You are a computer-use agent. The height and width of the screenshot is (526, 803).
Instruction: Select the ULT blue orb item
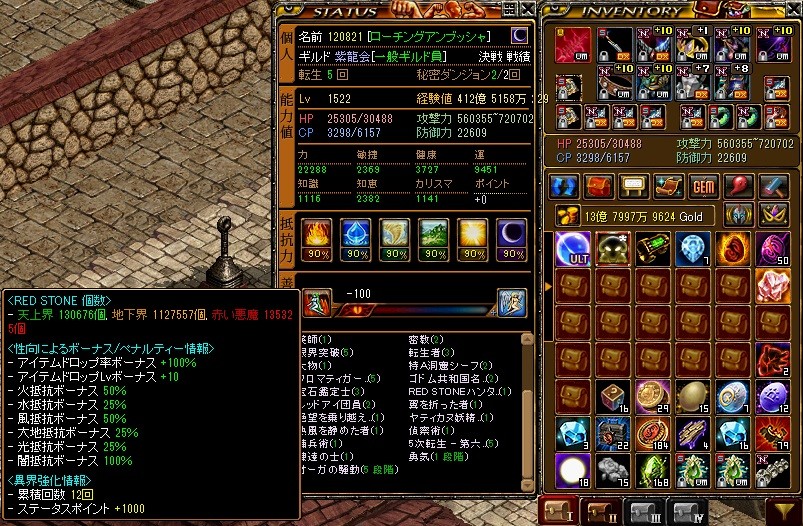coord(571,247)
